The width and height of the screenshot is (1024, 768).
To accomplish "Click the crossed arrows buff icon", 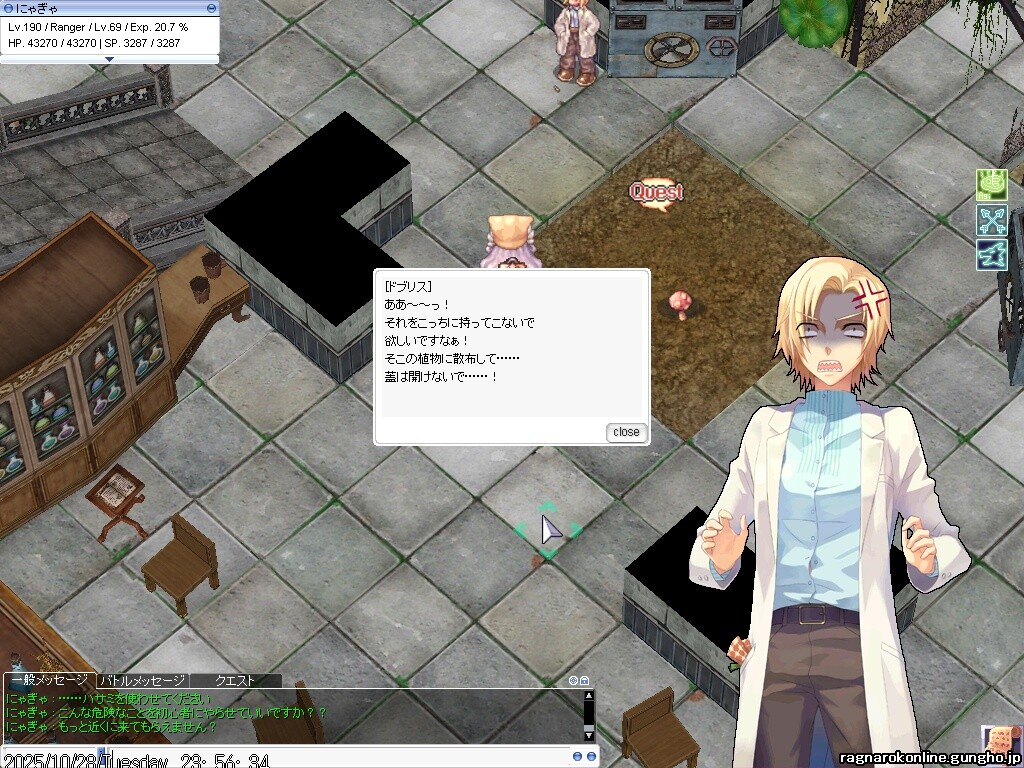I will 991,220.
